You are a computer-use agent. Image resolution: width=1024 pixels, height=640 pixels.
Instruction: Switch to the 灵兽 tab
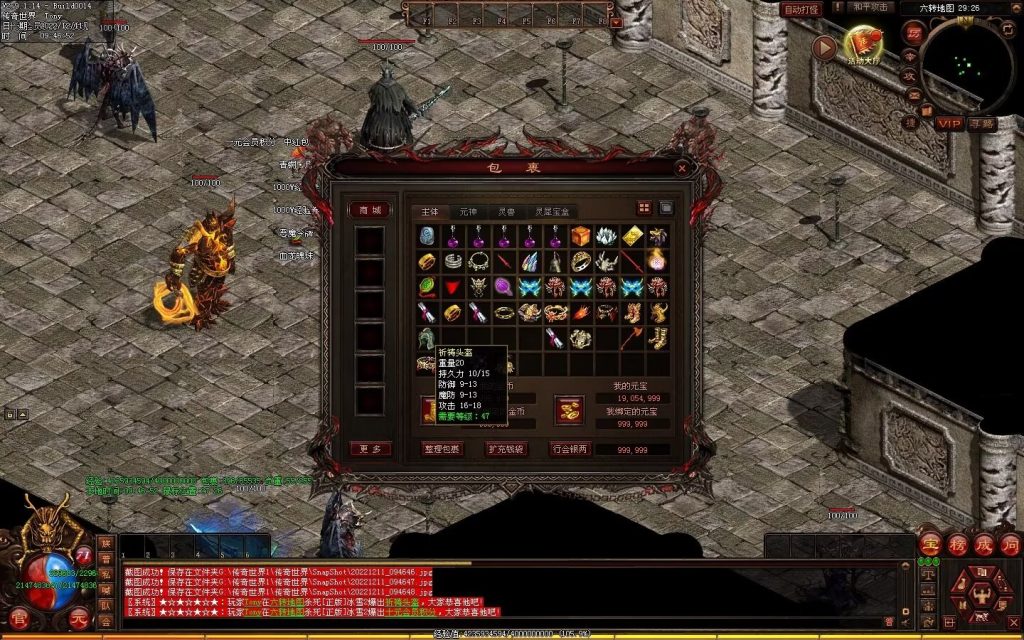pos(507,212)
